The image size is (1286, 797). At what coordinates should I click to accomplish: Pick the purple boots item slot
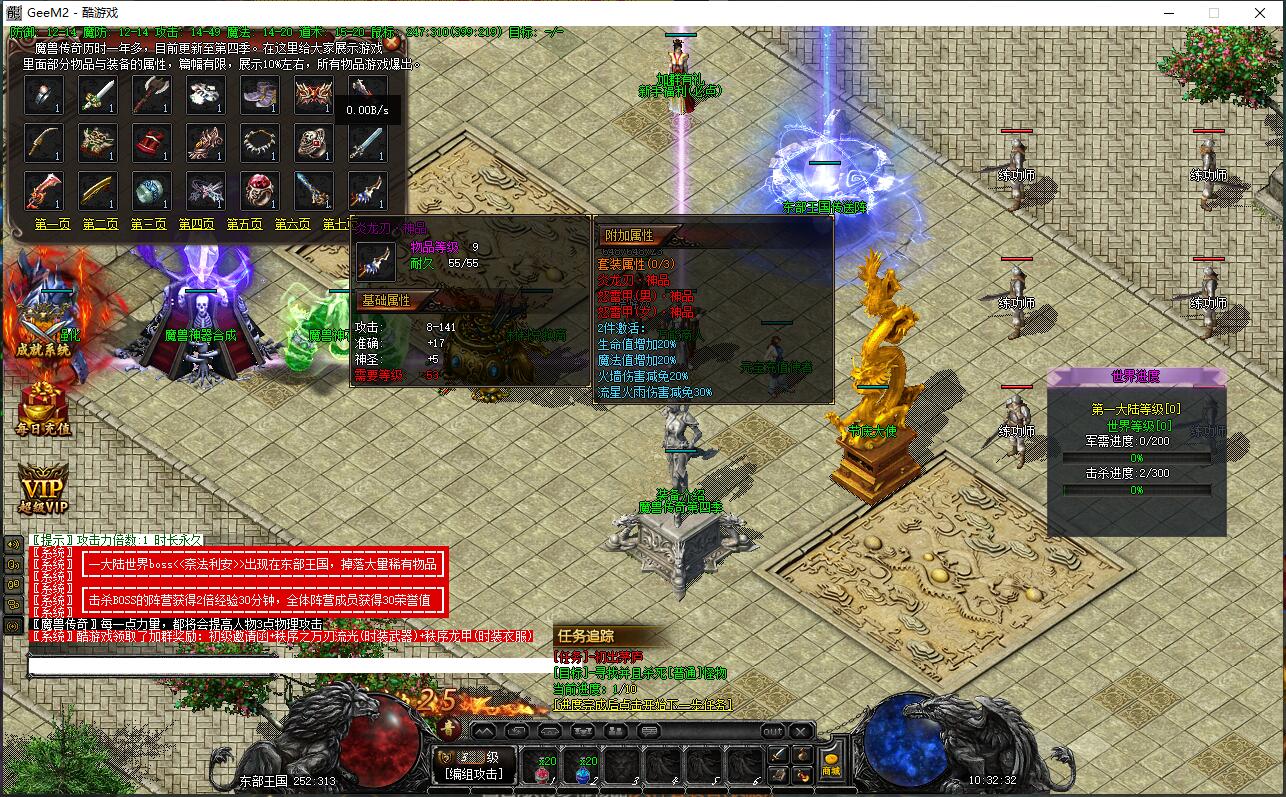point(259,96)
